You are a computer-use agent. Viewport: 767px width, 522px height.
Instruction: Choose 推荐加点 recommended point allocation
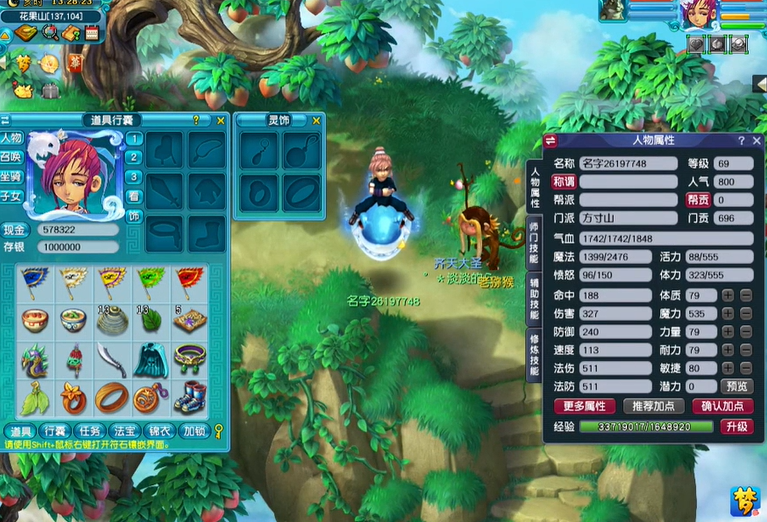click(652, 406)
